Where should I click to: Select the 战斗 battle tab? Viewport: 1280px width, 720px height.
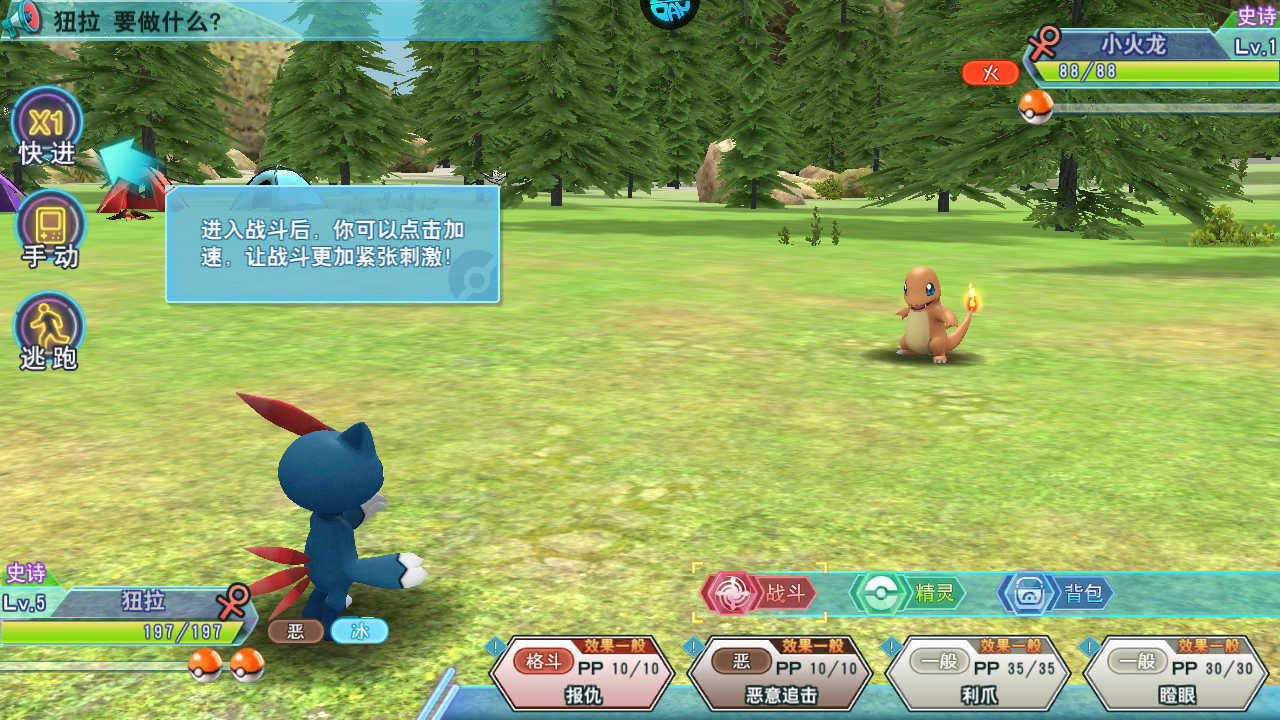click(x=760, y=593)
